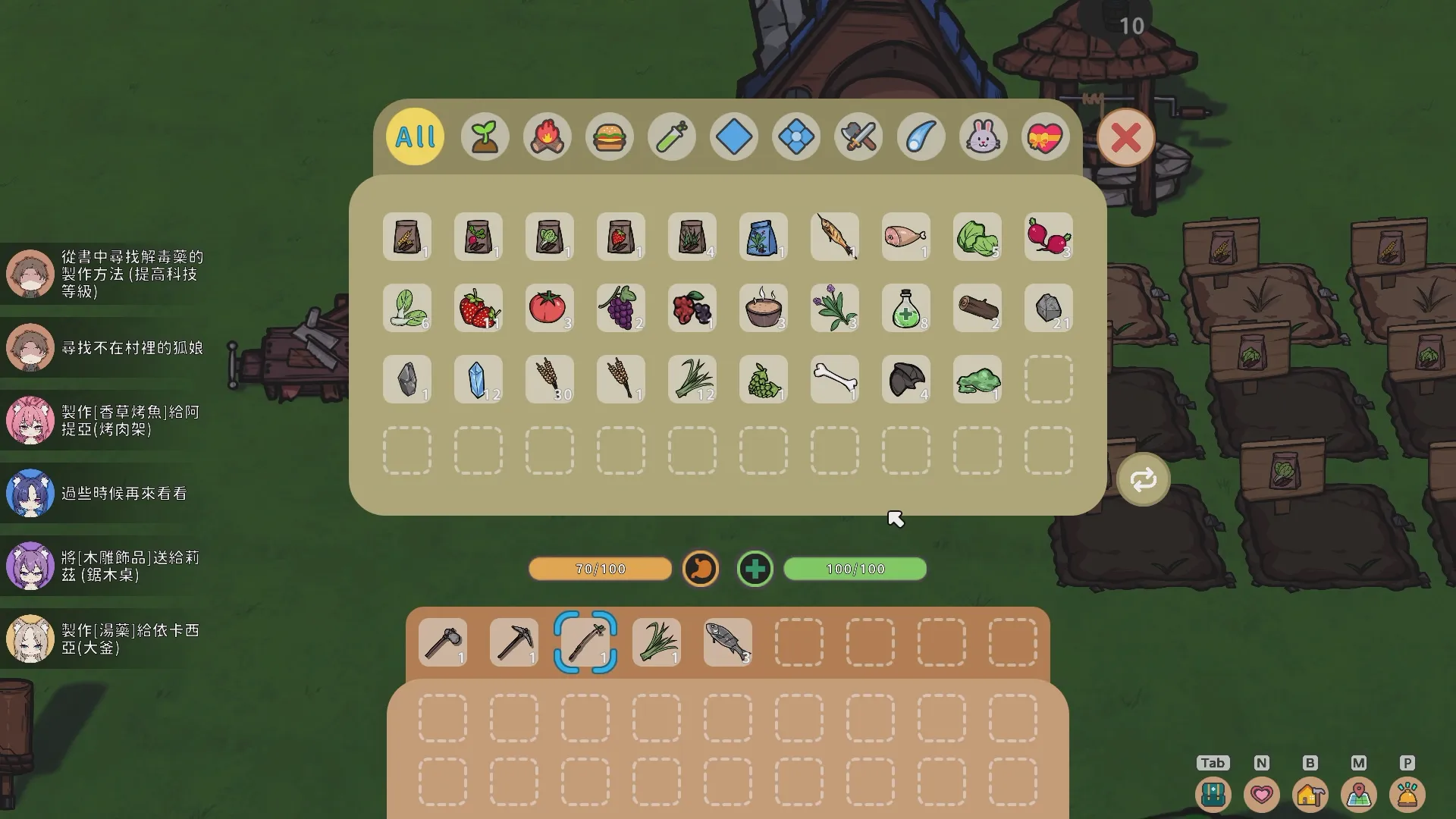Select the strawberry item slot
This screenshot has width=1456, height=819.
click(x=479, y=308)
